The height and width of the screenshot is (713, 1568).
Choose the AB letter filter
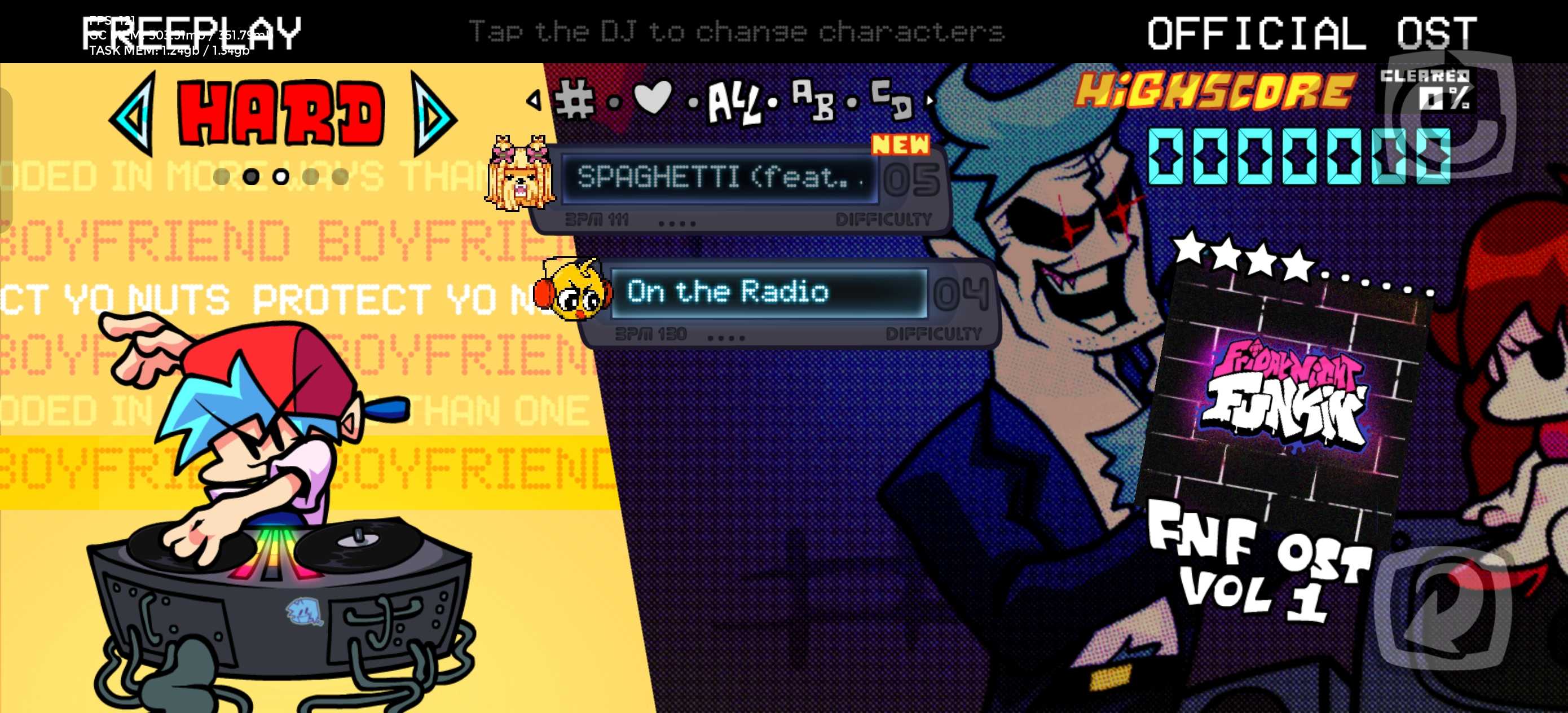tap(813, 100)
